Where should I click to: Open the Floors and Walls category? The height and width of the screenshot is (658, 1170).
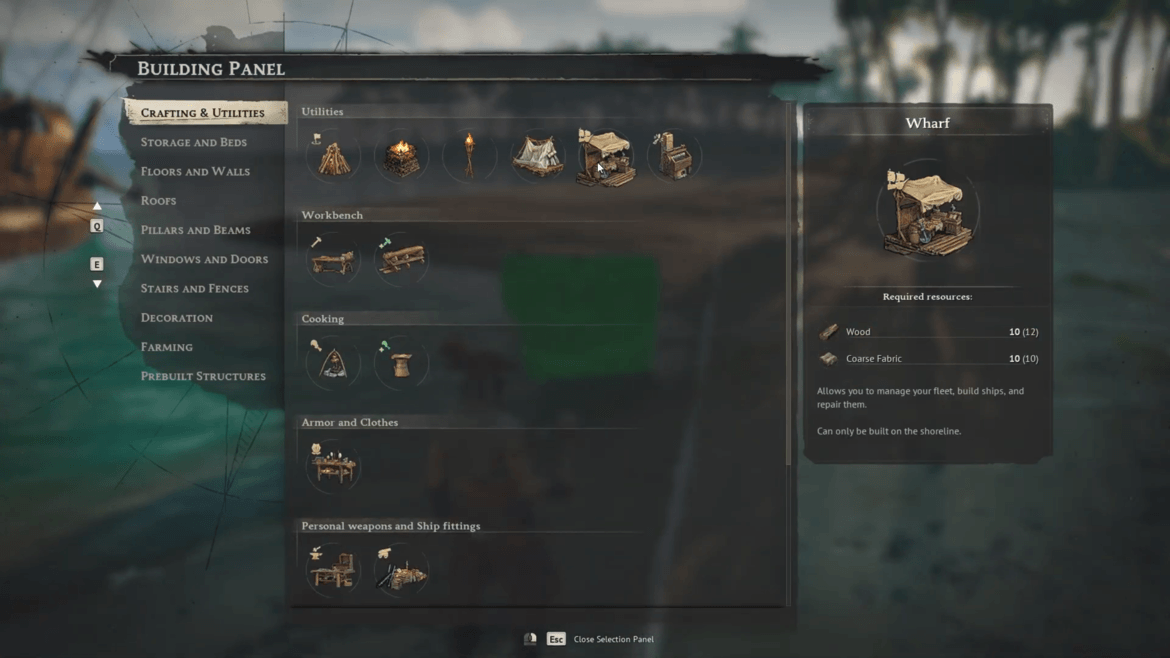(195, 171)
